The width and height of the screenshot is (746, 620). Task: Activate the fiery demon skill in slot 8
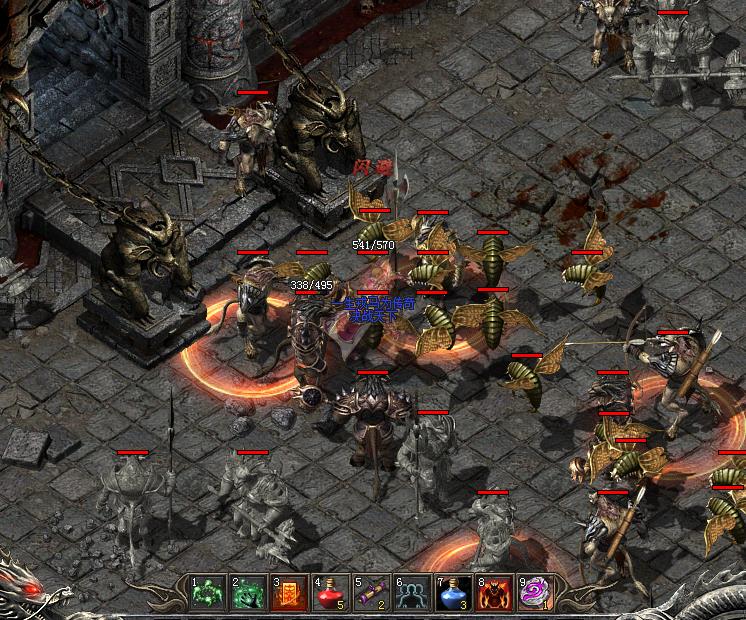[x=493, y=593]
